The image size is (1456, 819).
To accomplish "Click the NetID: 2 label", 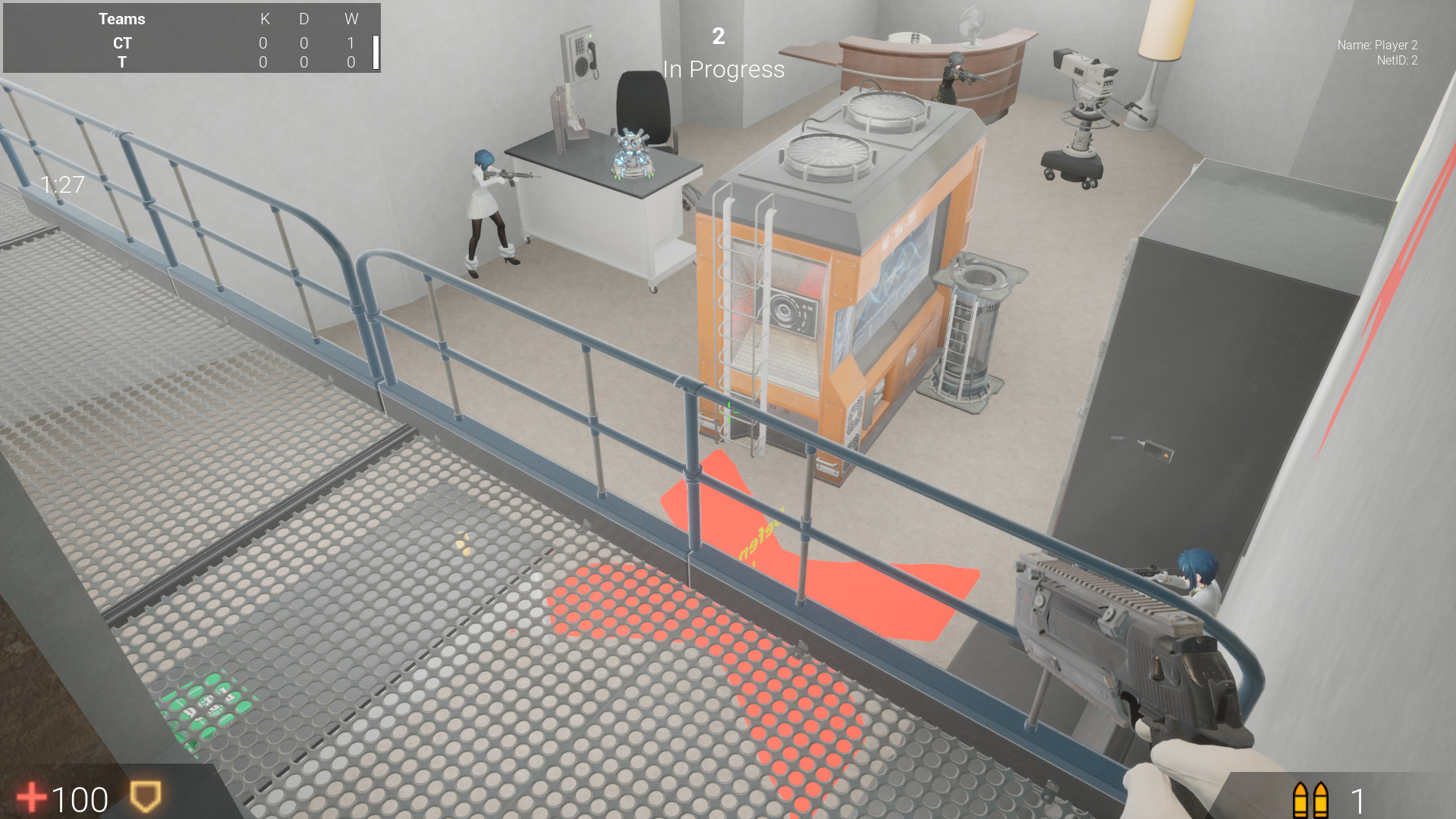I will (x=1396, y=61).
